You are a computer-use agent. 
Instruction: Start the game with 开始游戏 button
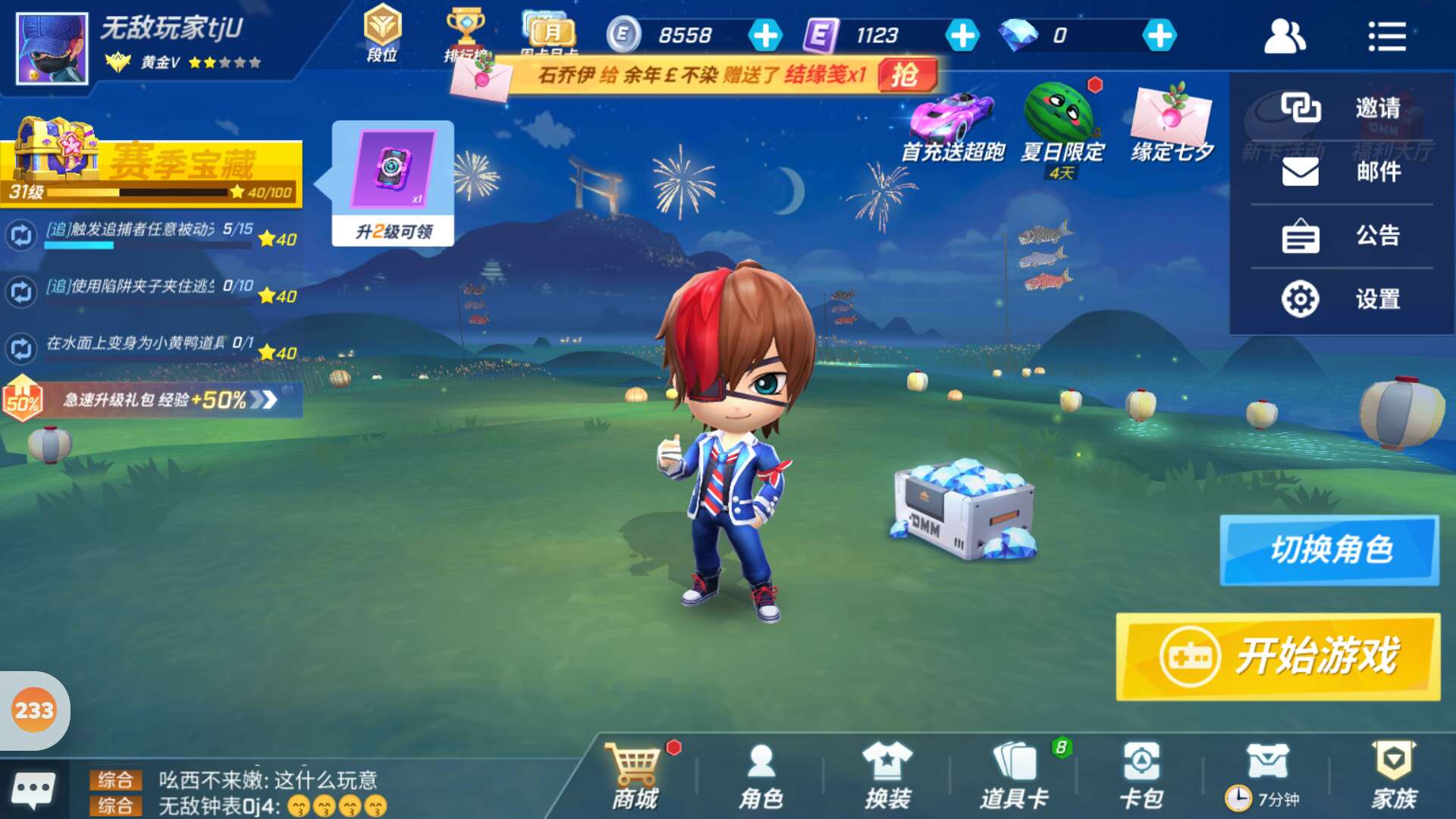pyautogui.click(x=1278, y=656)
